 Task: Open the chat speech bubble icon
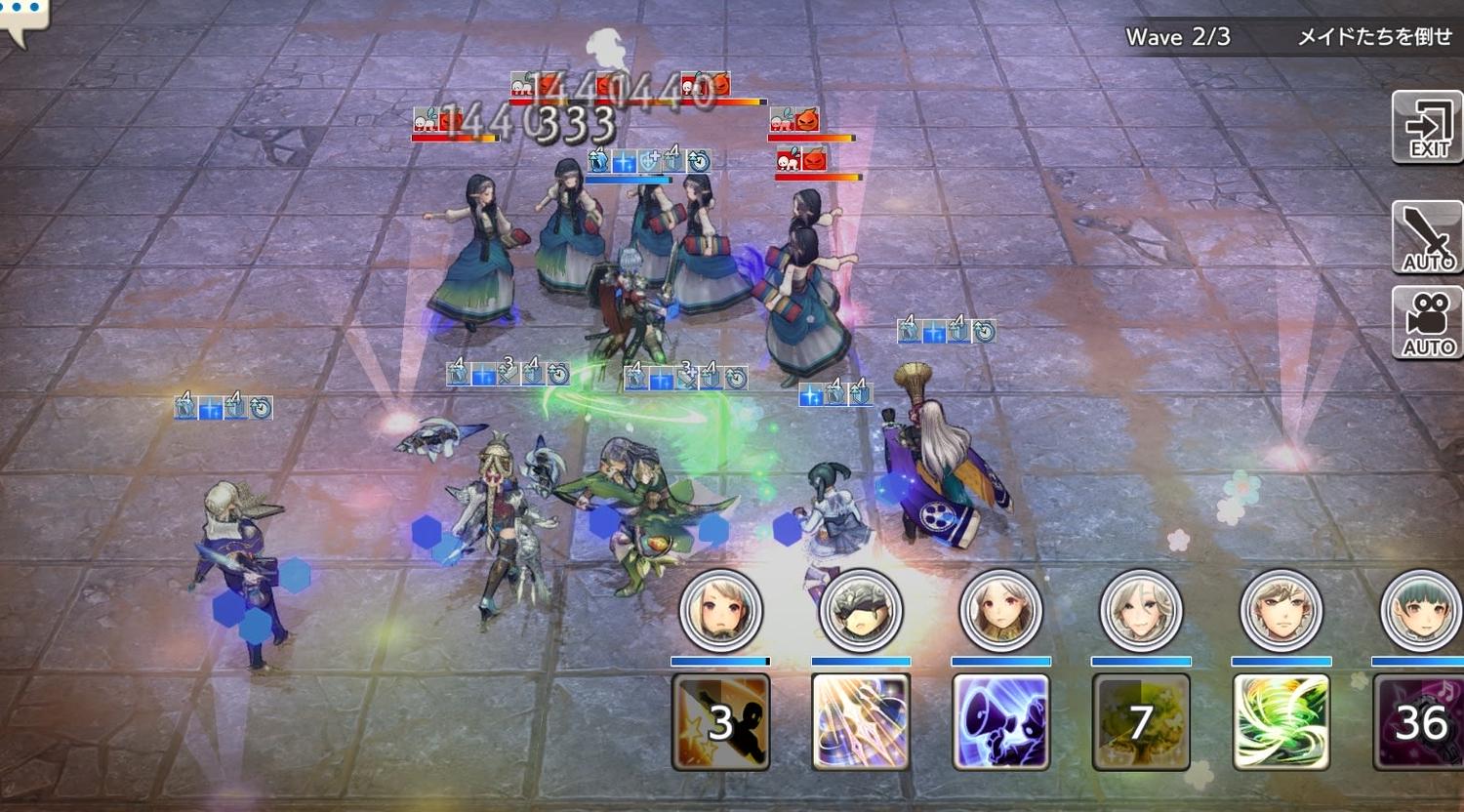tap(21, 18)
